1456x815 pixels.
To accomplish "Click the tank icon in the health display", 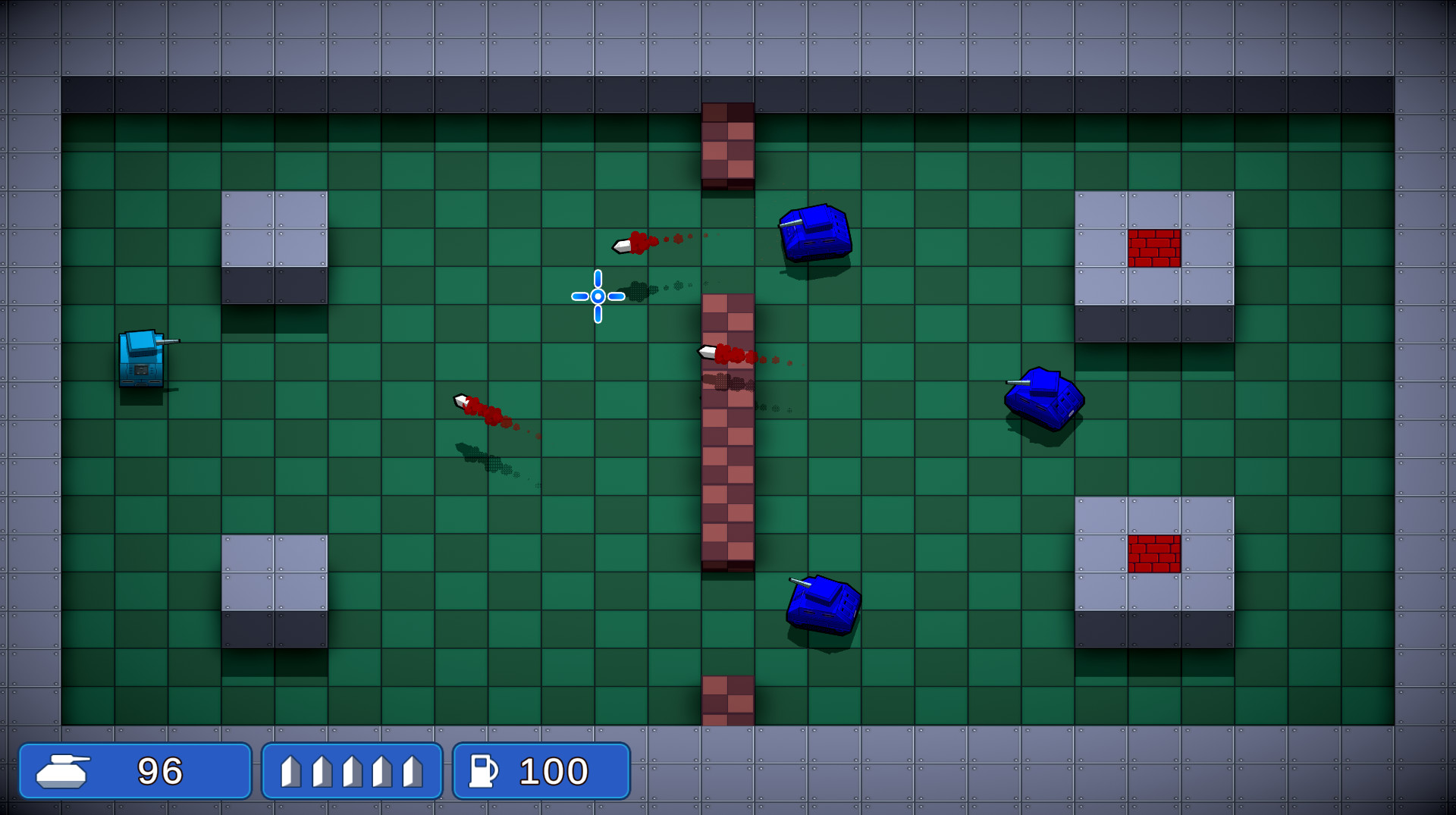I will (63, 771).
